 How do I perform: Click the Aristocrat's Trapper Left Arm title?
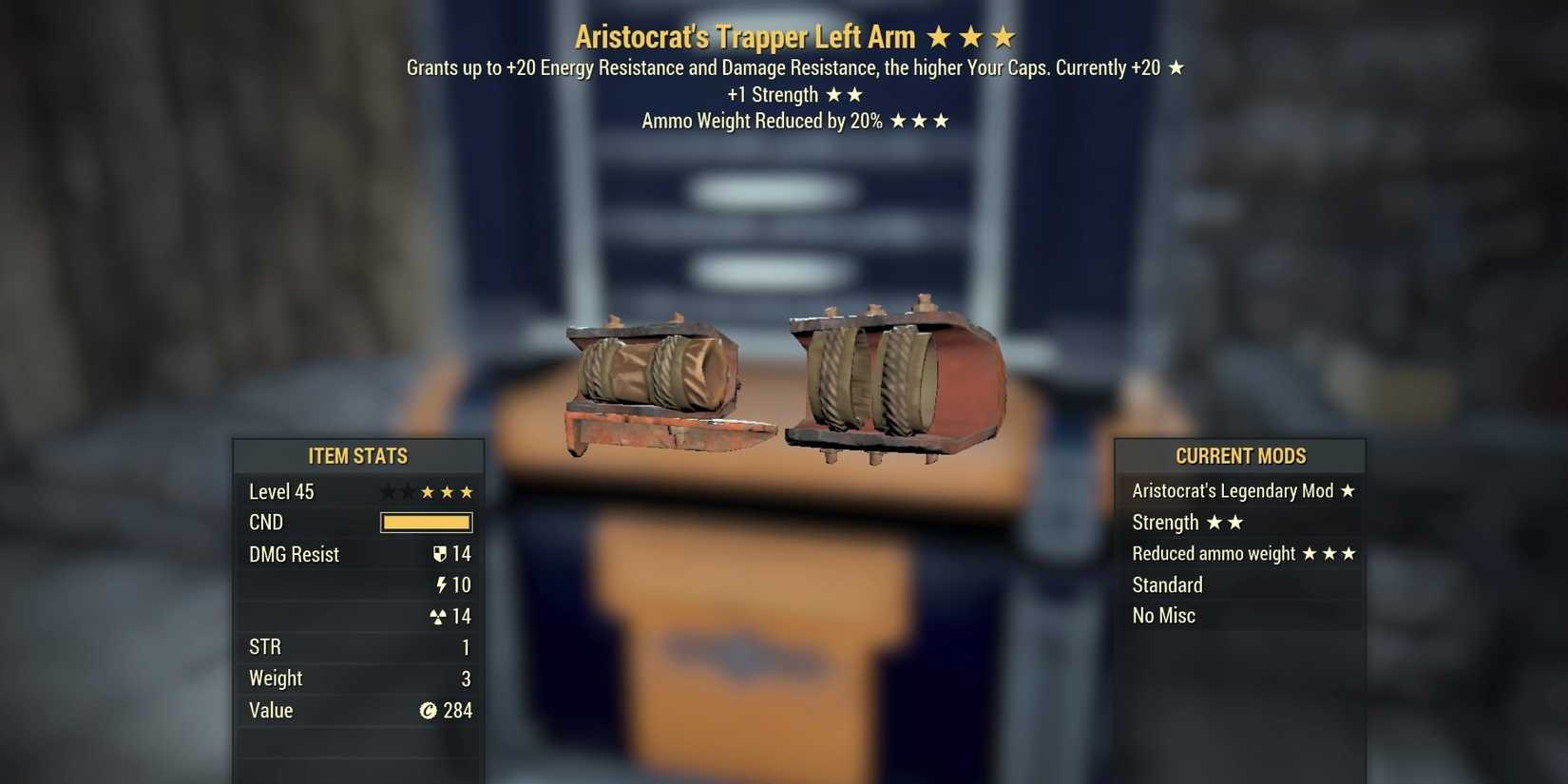tap(745, 37)
